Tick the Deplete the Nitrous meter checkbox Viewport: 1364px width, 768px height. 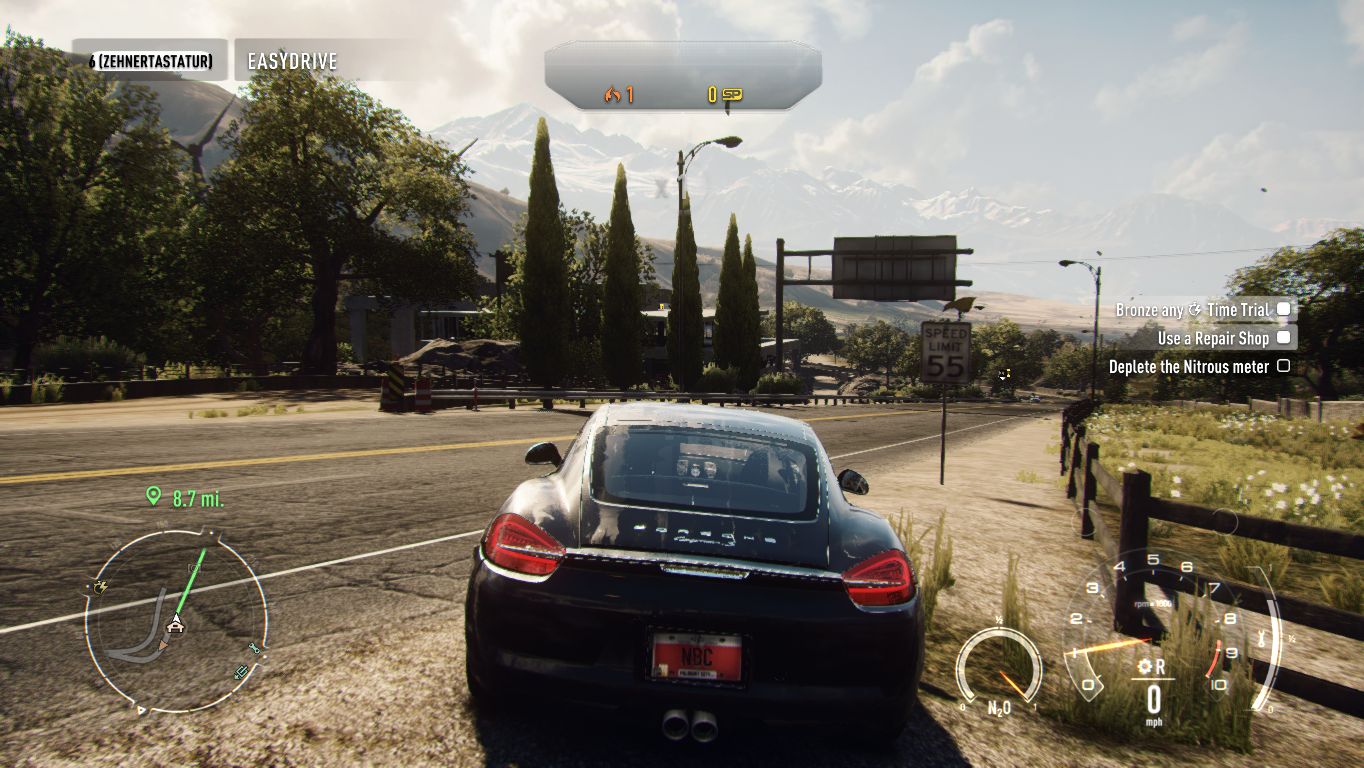(1283, 367)
